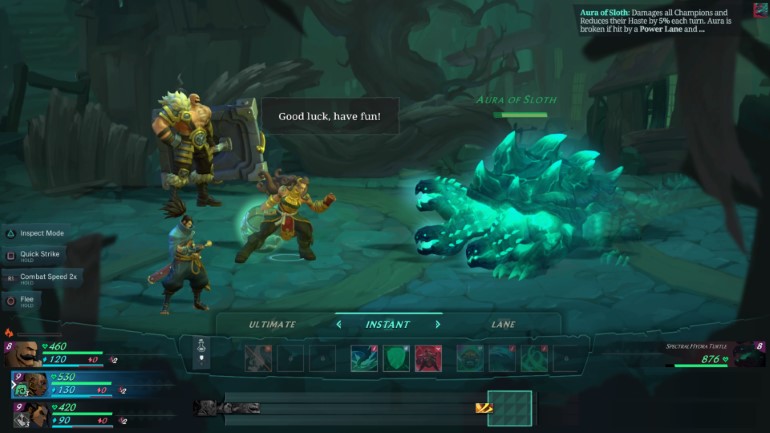770x433 pixels.
Task: Click the left arrow beside Instant
Action: (339, 324)
